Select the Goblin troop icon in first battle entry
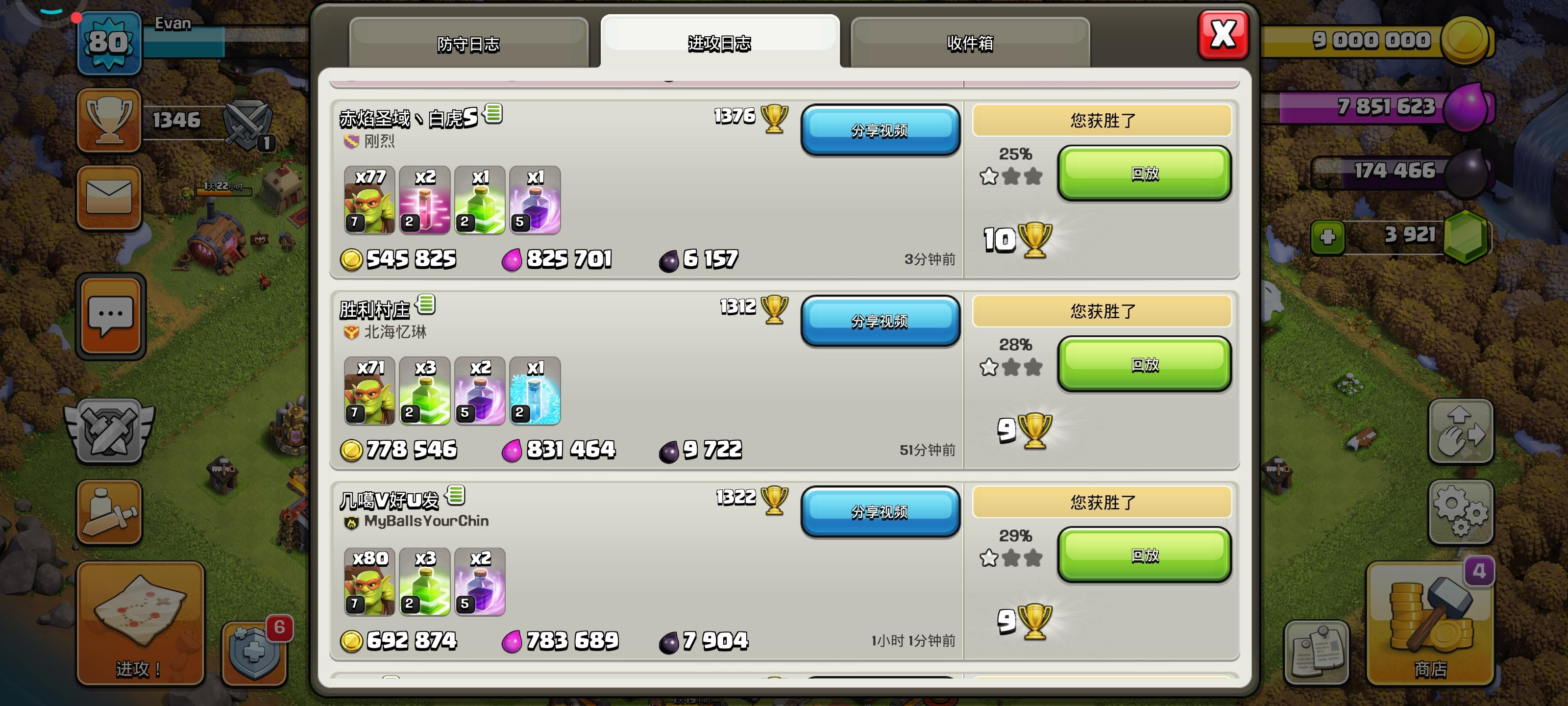The height and width of the screenshot is (706, 1568). coord(368,201)
